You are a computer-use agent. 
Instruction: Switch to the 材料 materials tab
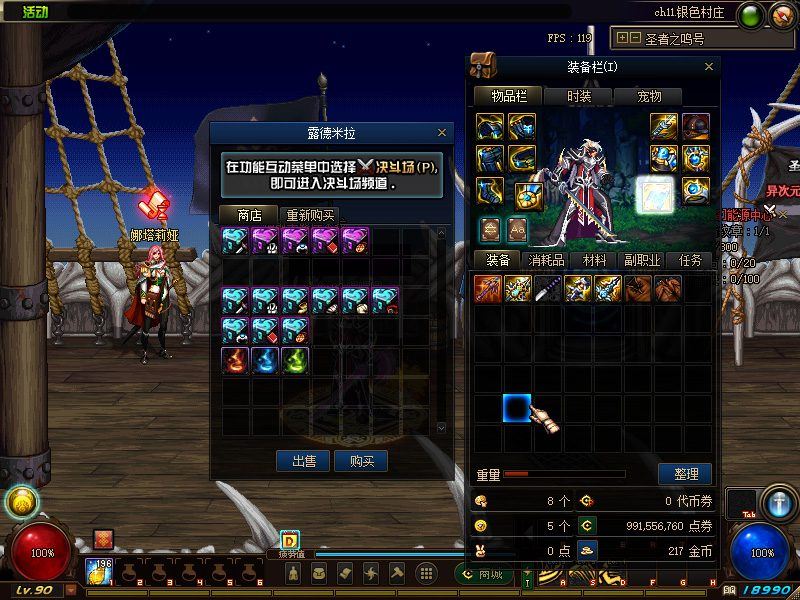(x=594, y=260)
